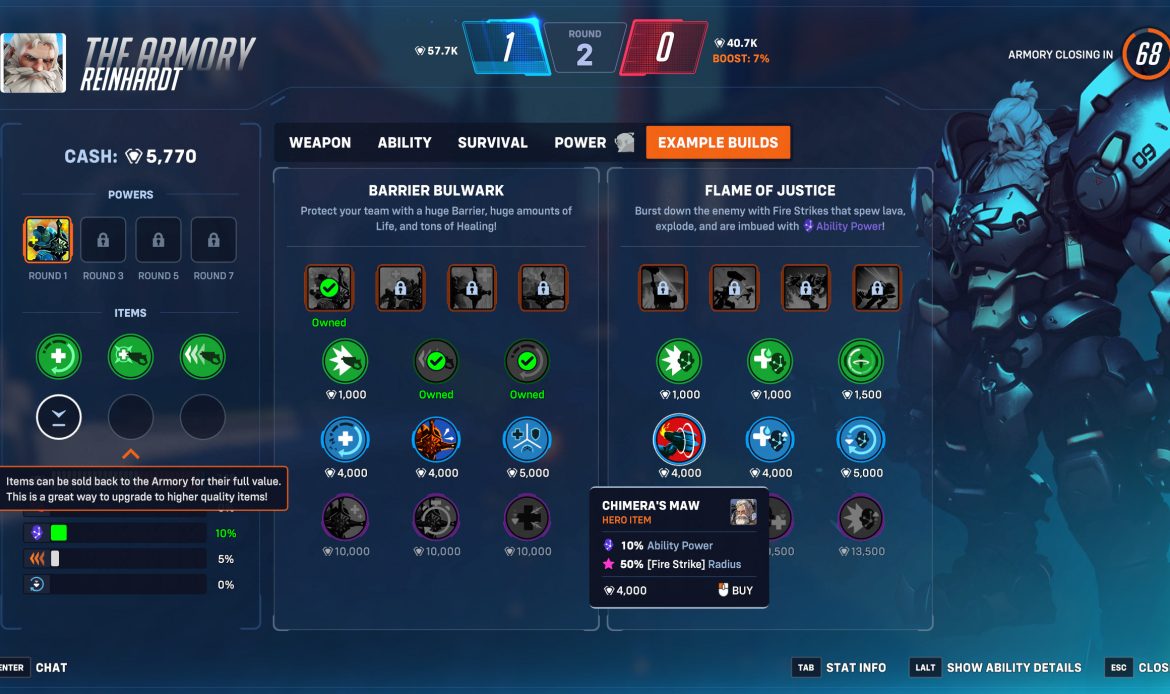Pick the 1,500 cash Flame of Justice item
This screenshot has width=1170, height=694.
click(861, 361)
